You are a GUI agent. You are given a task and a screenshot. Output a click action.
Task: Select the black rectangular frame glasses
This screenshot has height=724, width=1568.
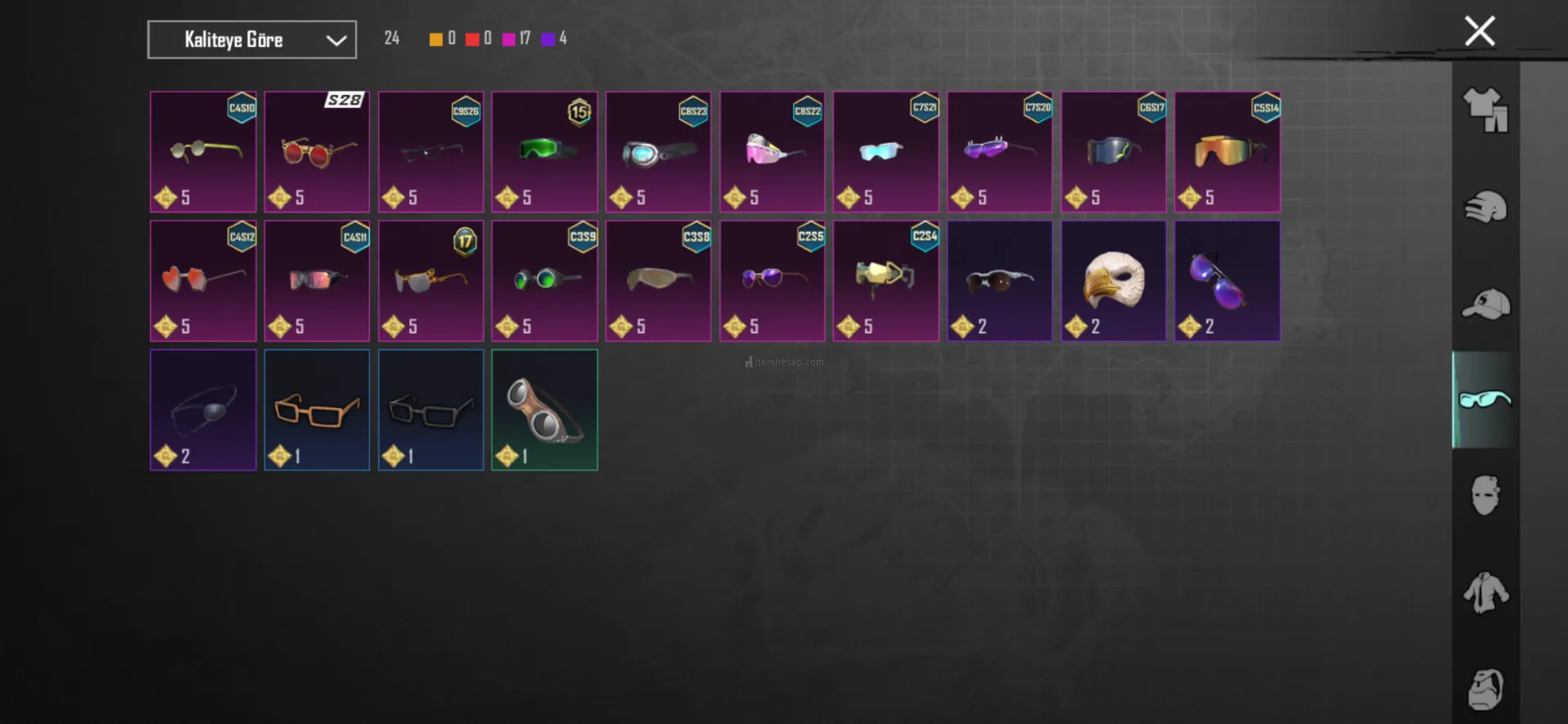click(x=431, y=410)
